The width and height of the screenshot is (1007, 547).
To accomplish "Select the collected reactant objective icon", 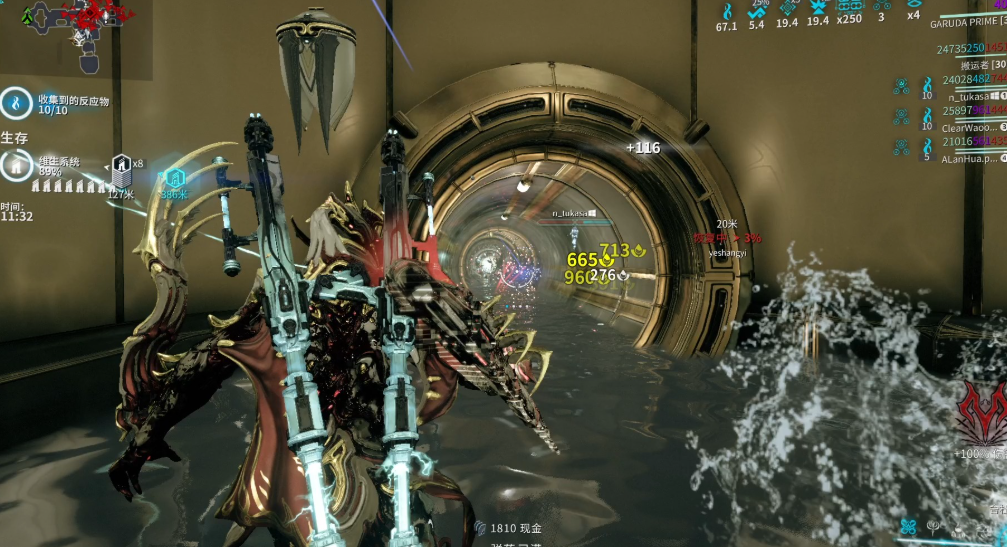I will click(16, 102).
